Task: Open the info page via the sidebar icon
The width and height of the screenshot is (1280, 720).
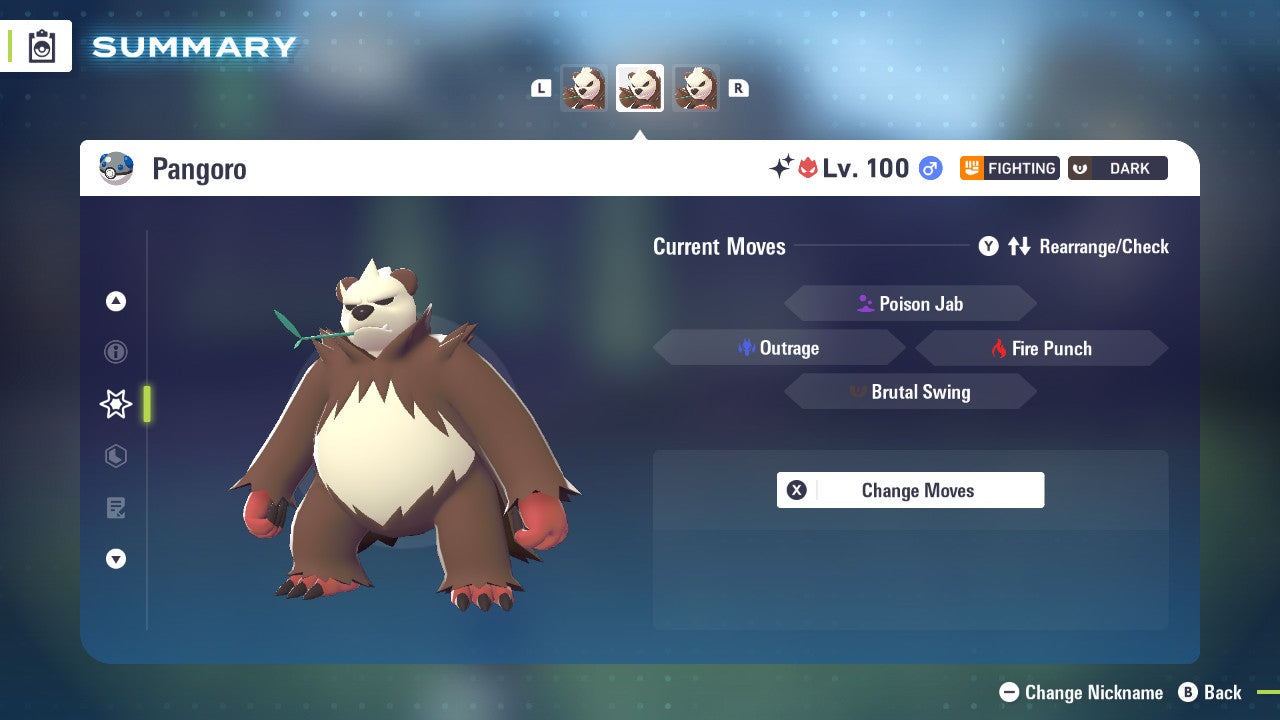Action: pos(115,352)
